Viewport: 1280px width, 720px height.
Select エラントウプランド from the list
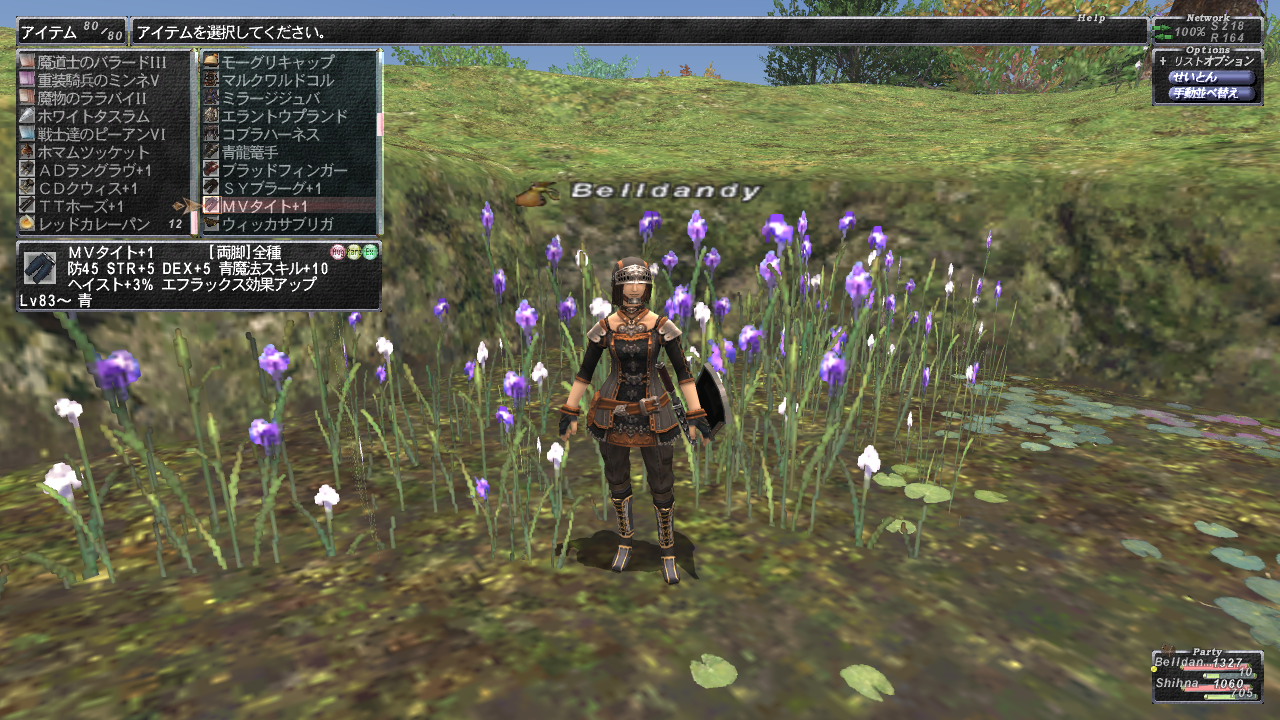coord(284,116)
